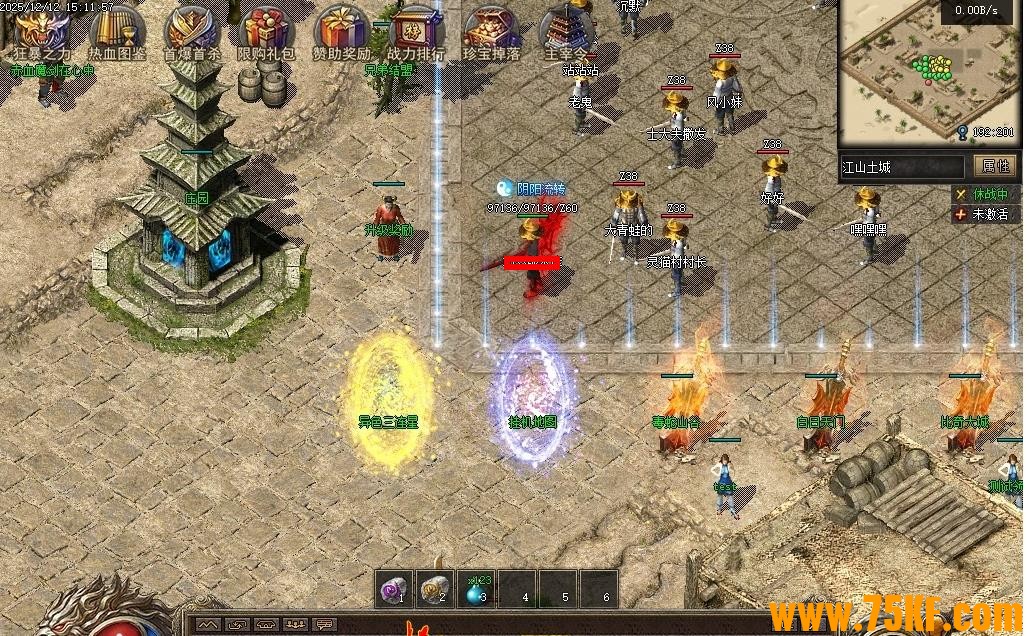Open the 赞助奖励 sponsor rewards gift box

tap(342, 30)
